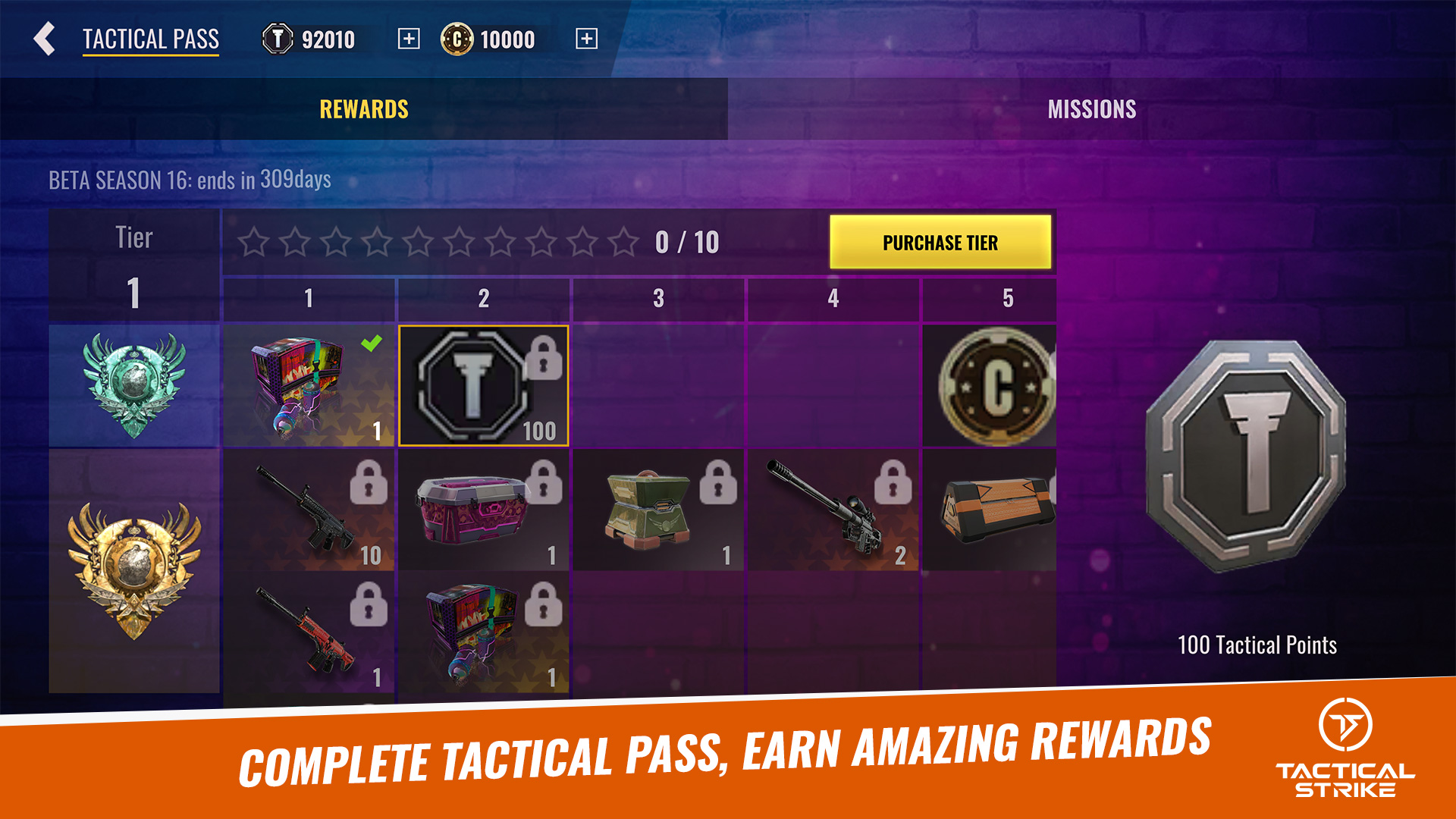Select the C coin reward in slot 5
The height and width of the screenshot is (819, 1456).
[994, 387]
